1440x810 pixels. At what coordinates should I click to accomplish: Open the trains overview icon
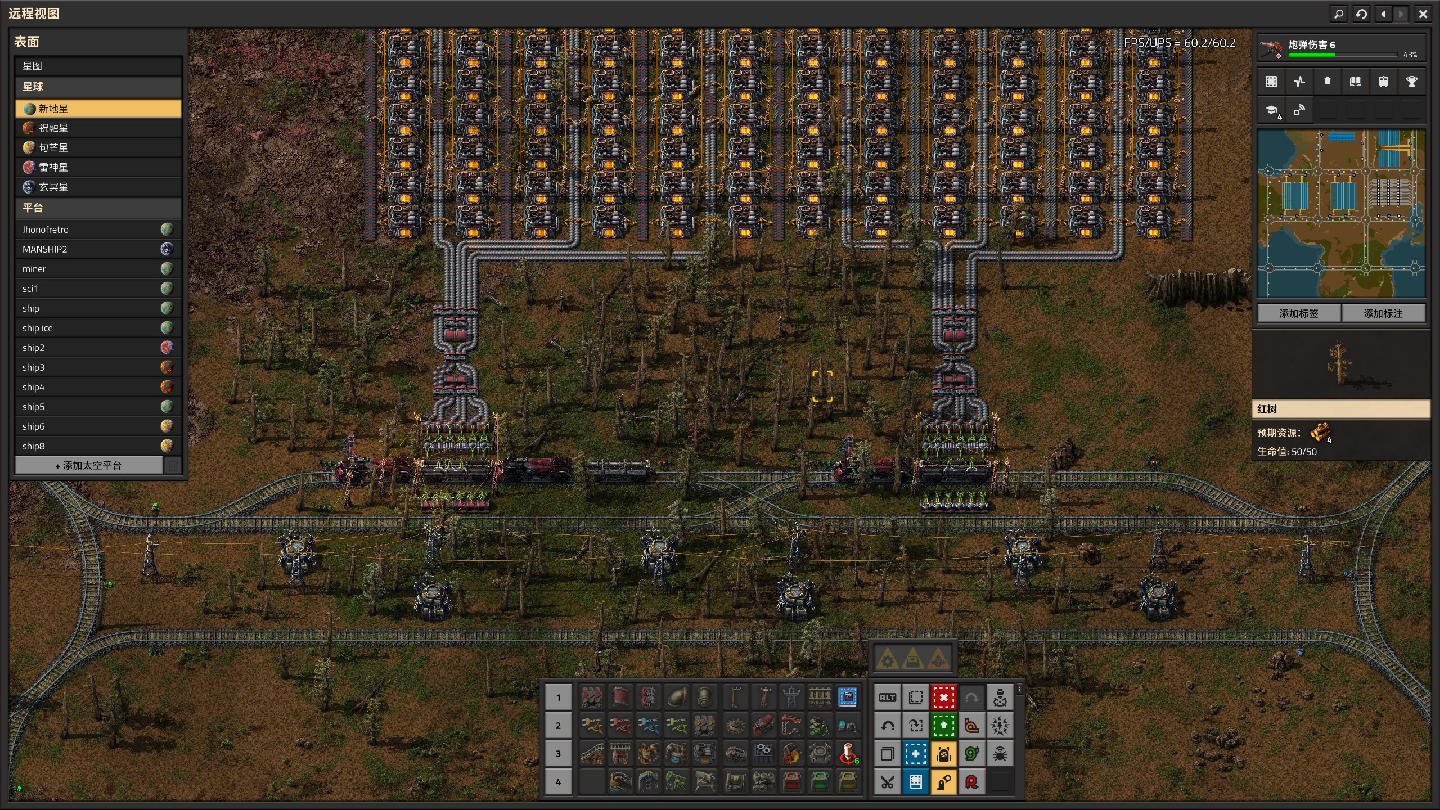click(1383, 82)
